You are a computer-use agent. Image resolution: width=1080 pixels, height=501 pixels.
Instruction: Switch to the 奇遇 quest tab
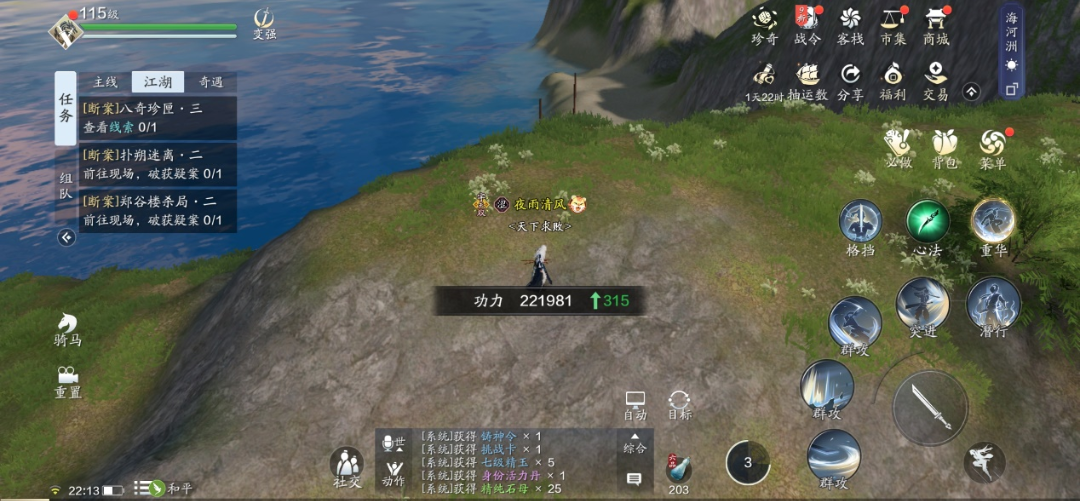click(x=211, y=82)
